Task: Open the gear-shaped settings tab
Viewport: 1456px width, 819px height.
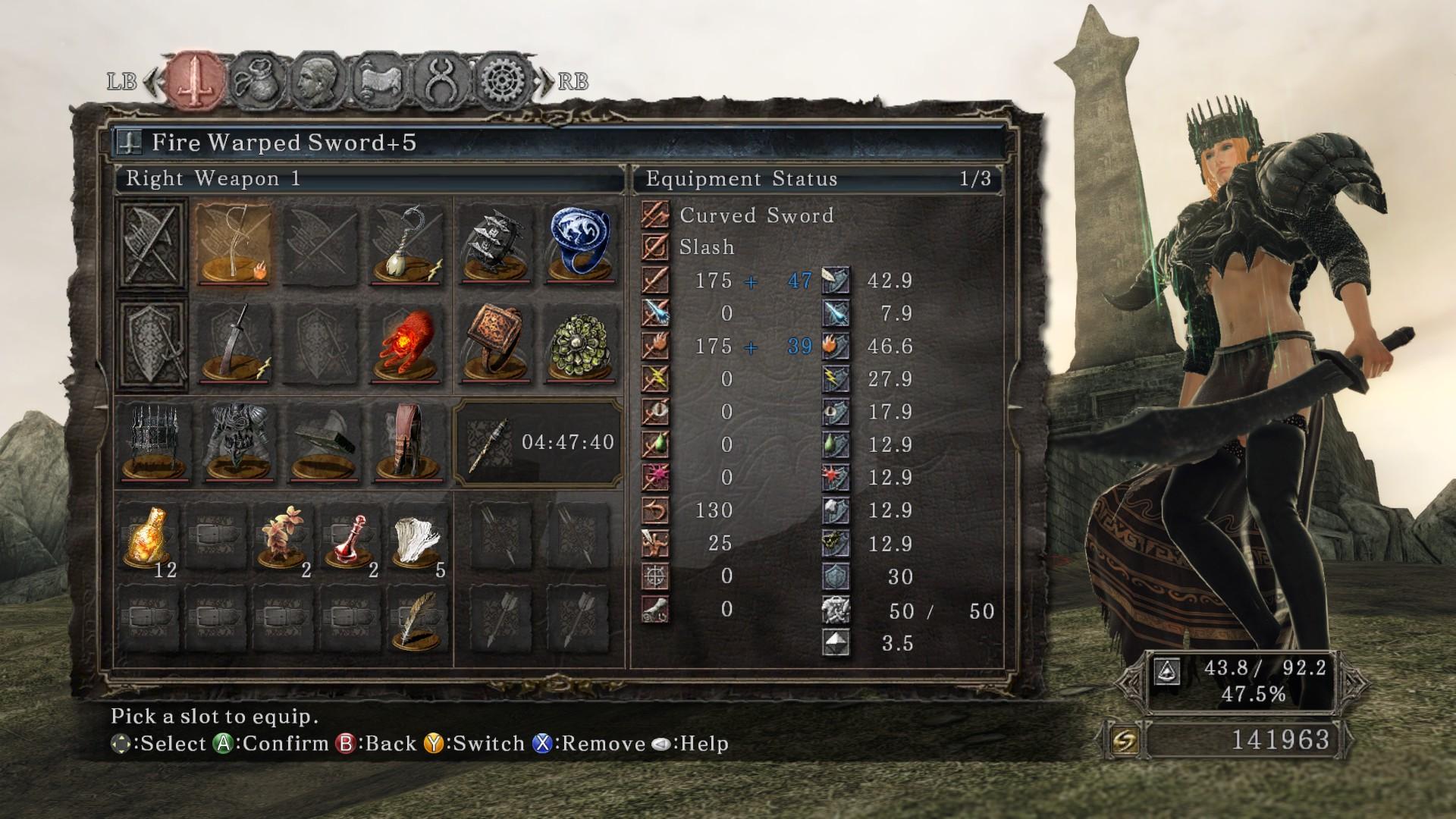Action: [504, 80]
